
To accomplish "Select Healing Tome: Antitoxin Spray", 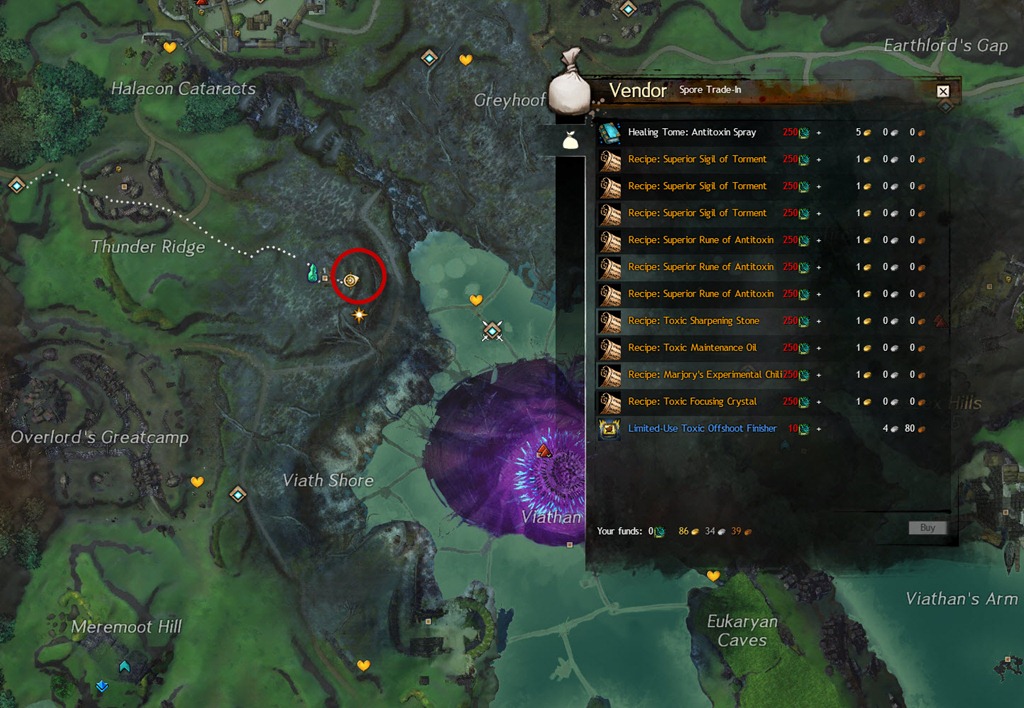I will tap(692, 132).
